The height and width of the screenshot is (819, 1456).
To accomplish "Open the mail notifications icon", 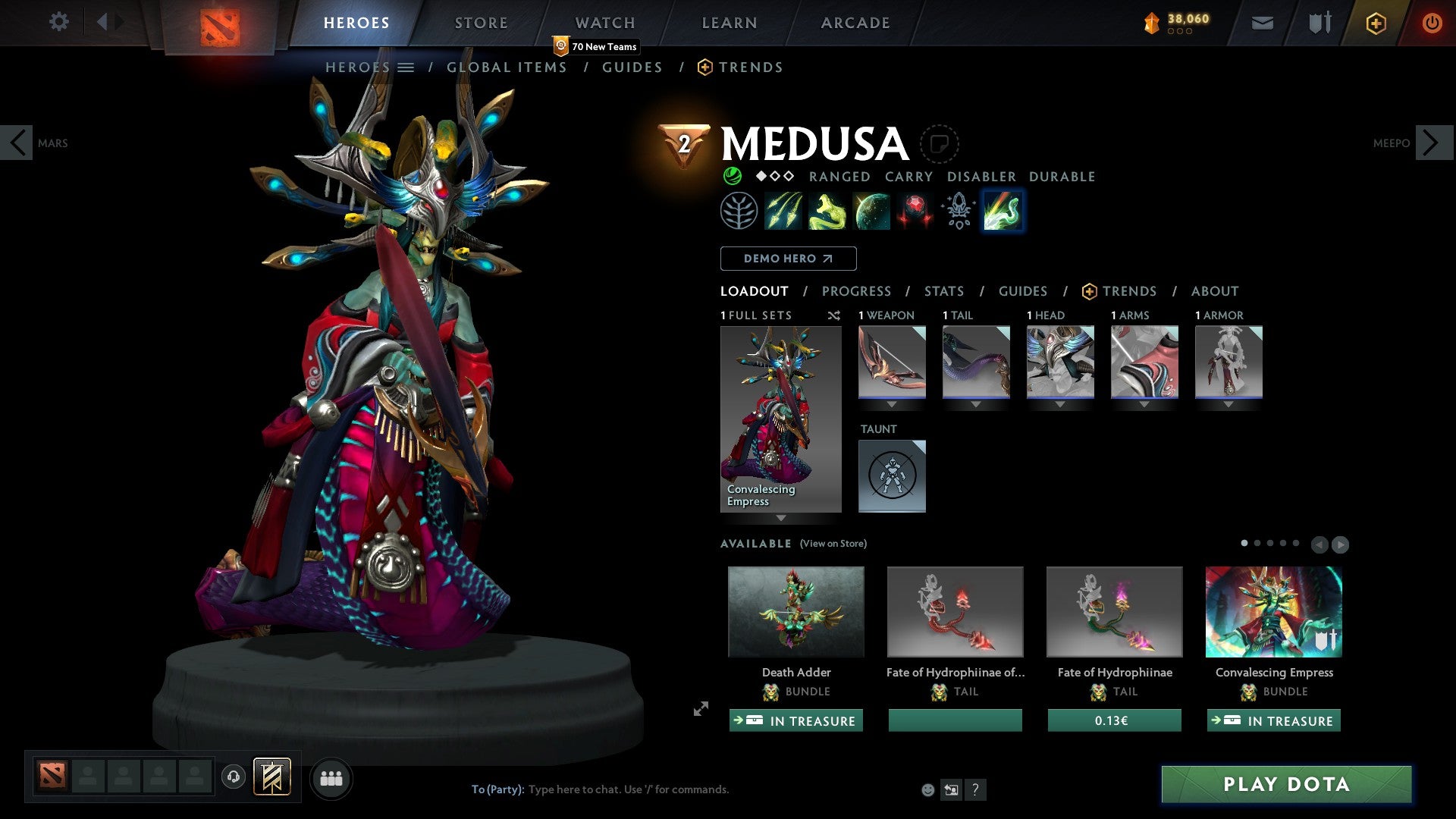I will [x=1263, y=23].
